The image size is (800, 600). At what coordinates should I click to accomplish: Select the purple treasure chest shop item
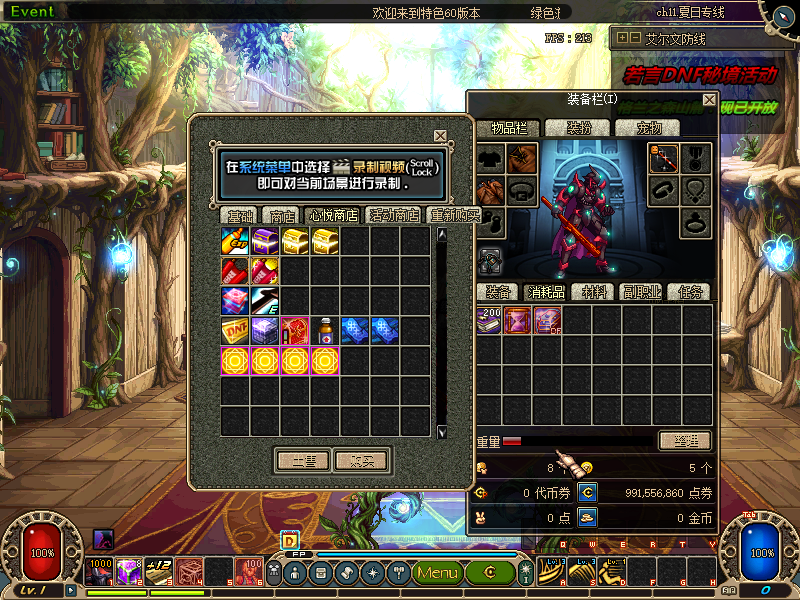(x=265, y=241)
